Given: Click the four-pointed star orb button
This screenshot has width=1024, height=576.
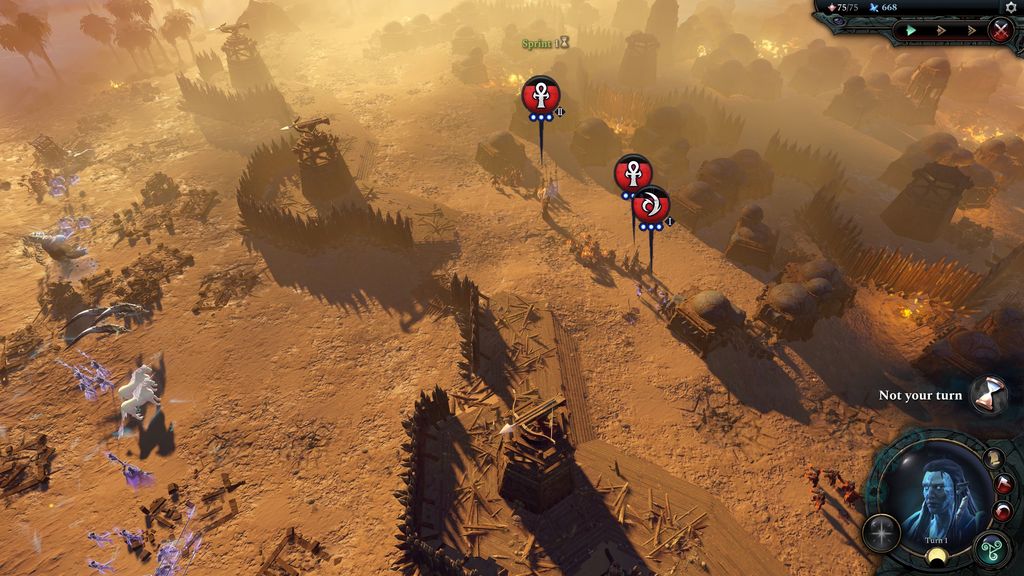Looking at the screenshot, I should [881, 533].
